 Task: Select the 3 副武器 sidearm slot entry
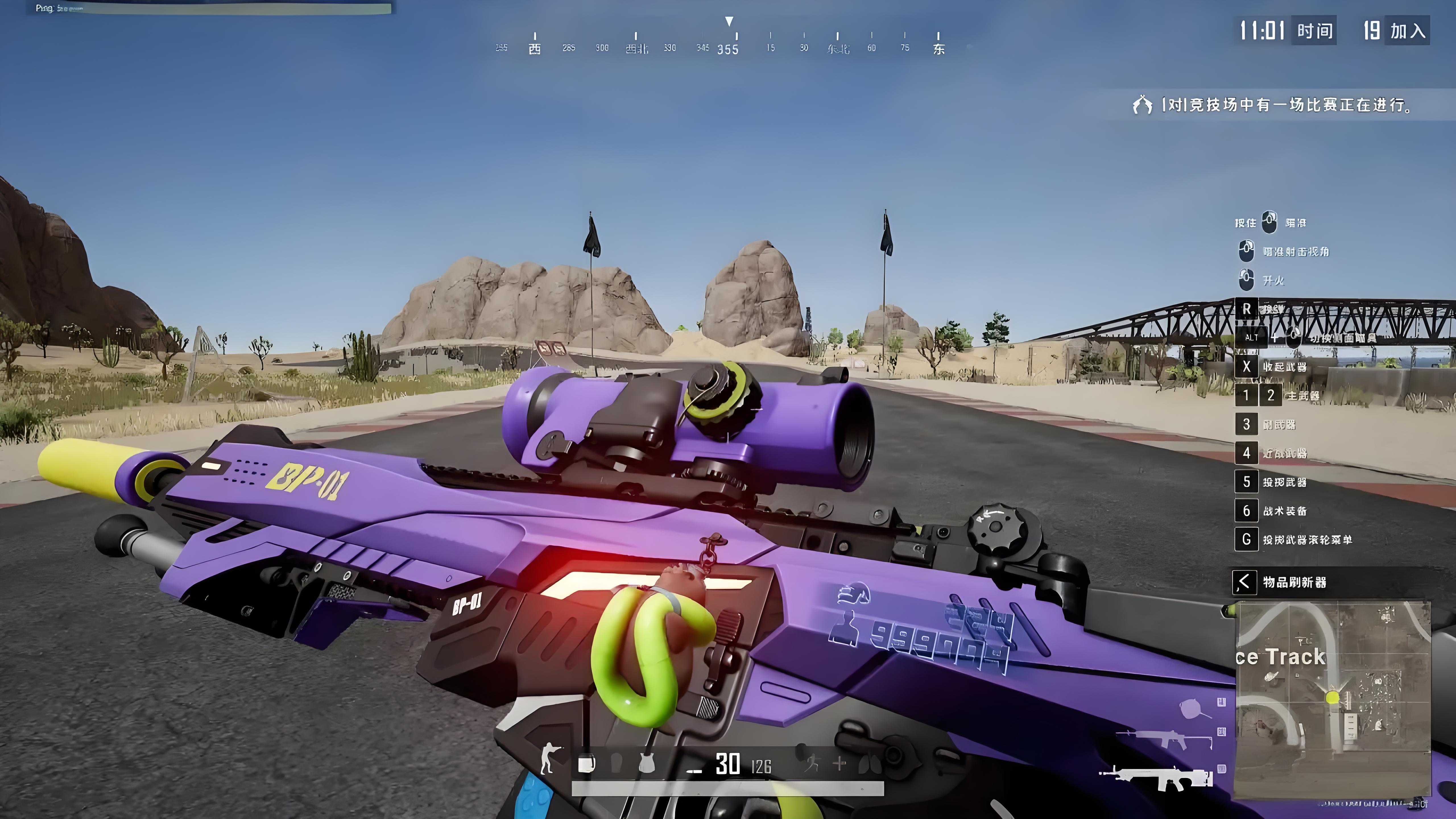[x=1247, y=424]
